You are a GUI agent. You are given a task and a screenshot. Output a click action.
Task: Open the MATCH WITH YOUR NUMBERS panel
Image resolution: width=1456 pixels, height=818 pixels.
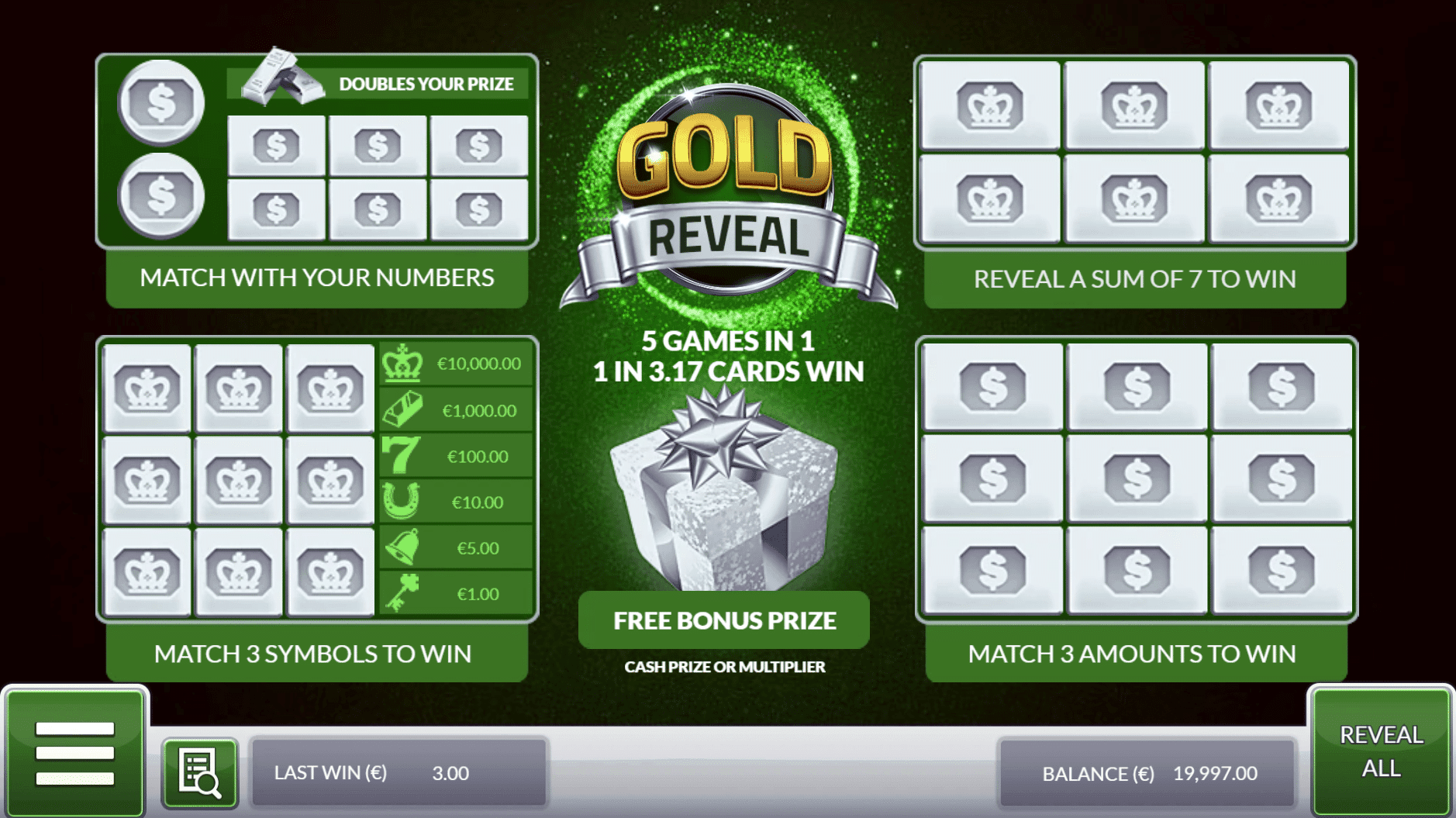(316, 278)
